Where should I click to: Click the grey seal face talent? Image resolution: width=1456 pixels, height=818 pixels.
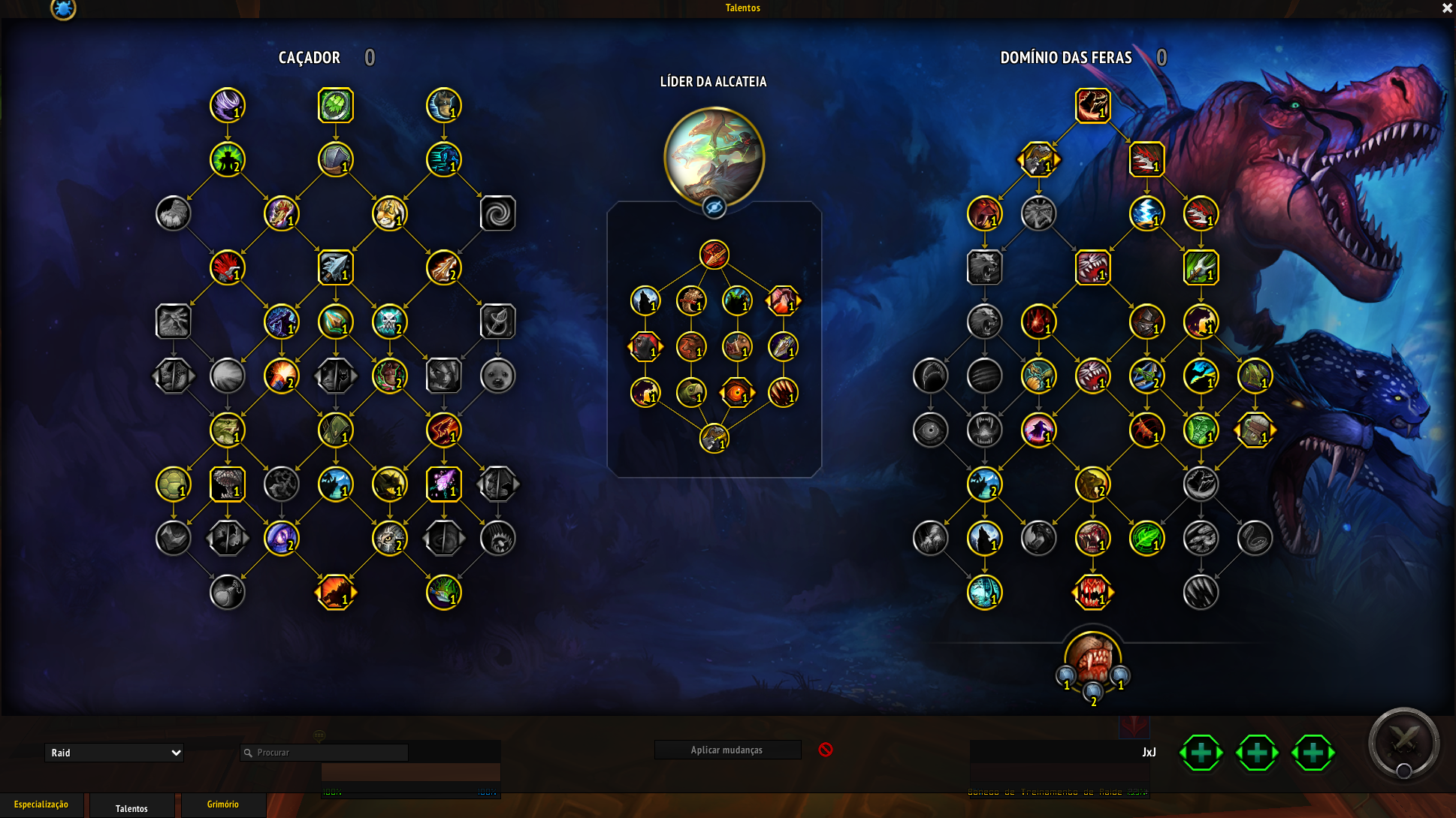497,376
